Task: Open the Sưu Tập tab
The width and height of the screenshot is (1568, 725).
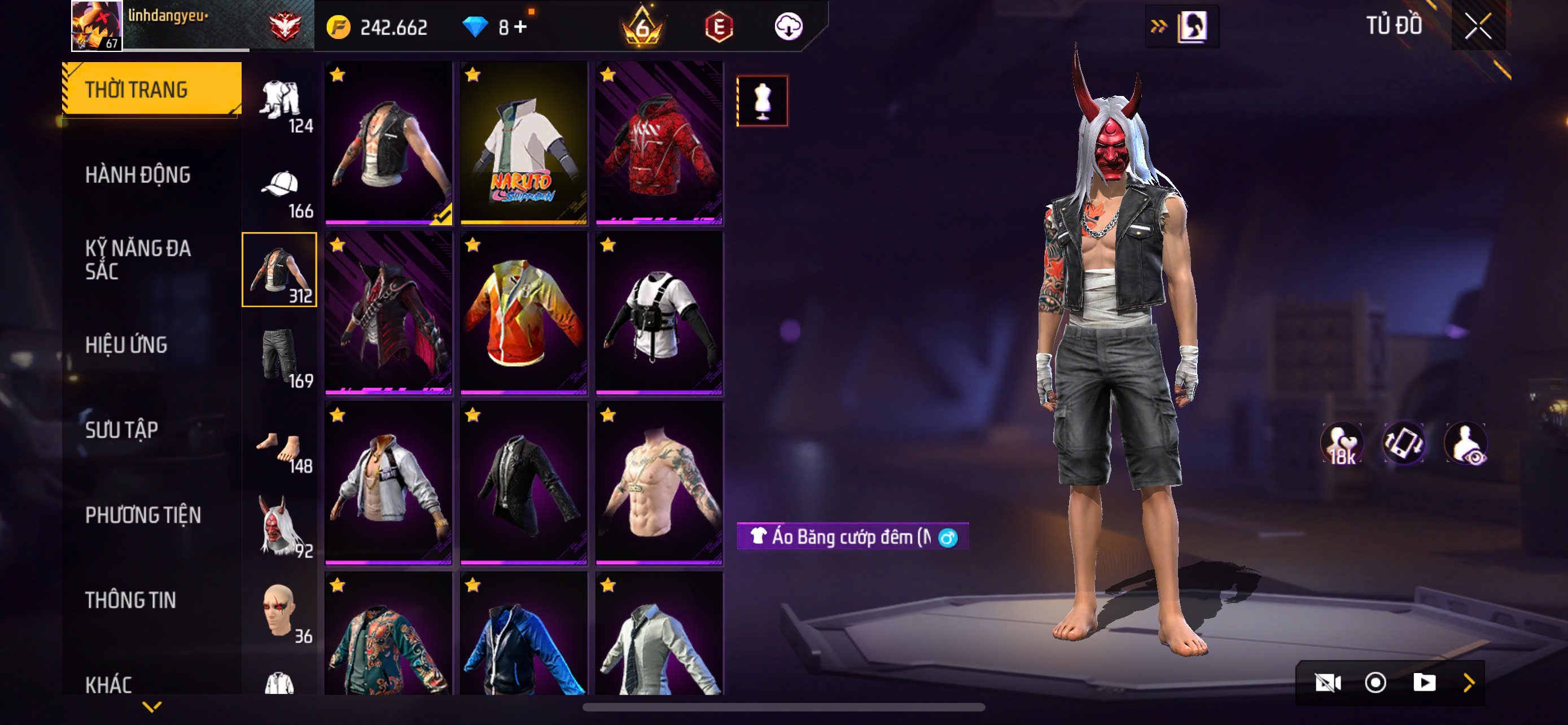Action: pos(122,430)
